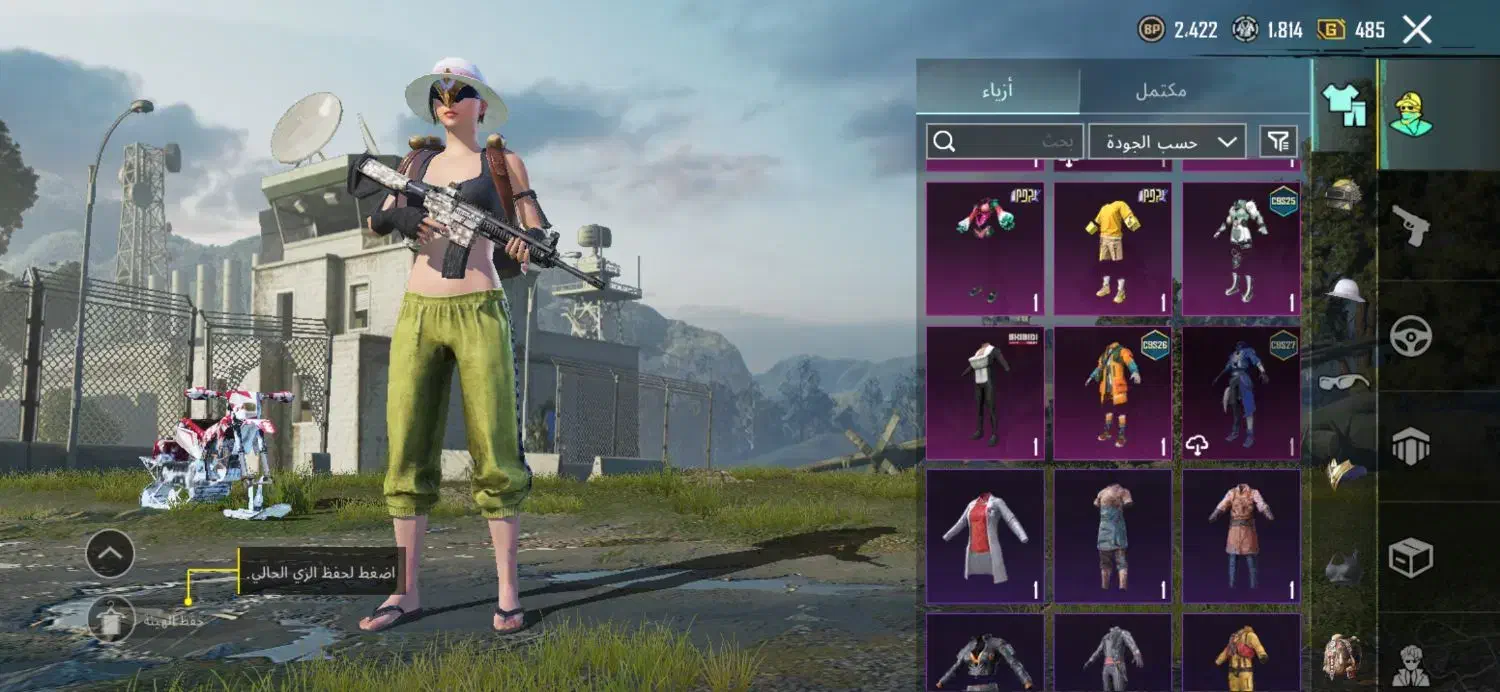
Task: Open the vehicles steering wheel category
Action: coord(1410,336)
